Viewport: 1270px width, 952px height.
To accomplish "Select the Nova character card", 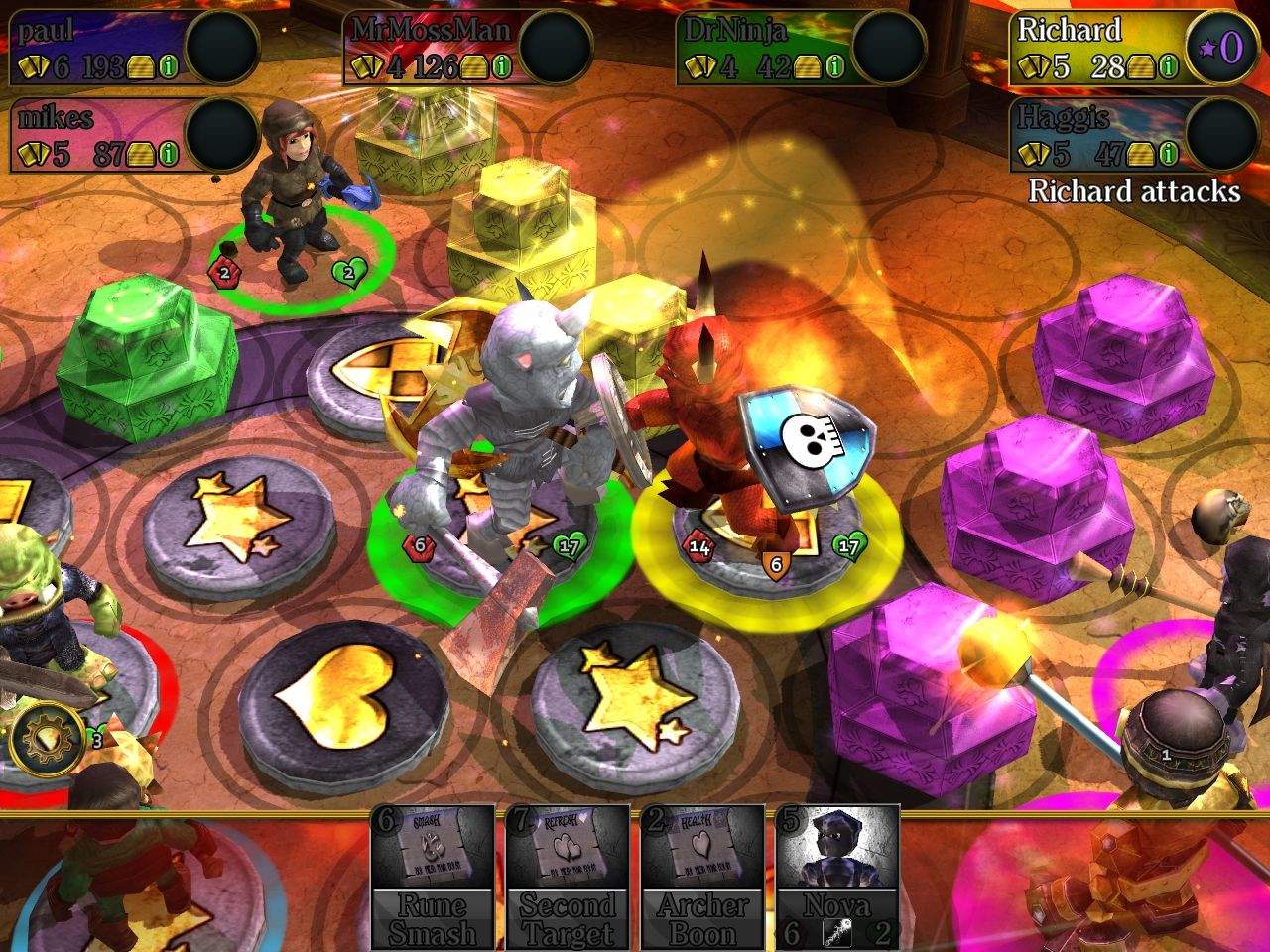I will (837, 876).
